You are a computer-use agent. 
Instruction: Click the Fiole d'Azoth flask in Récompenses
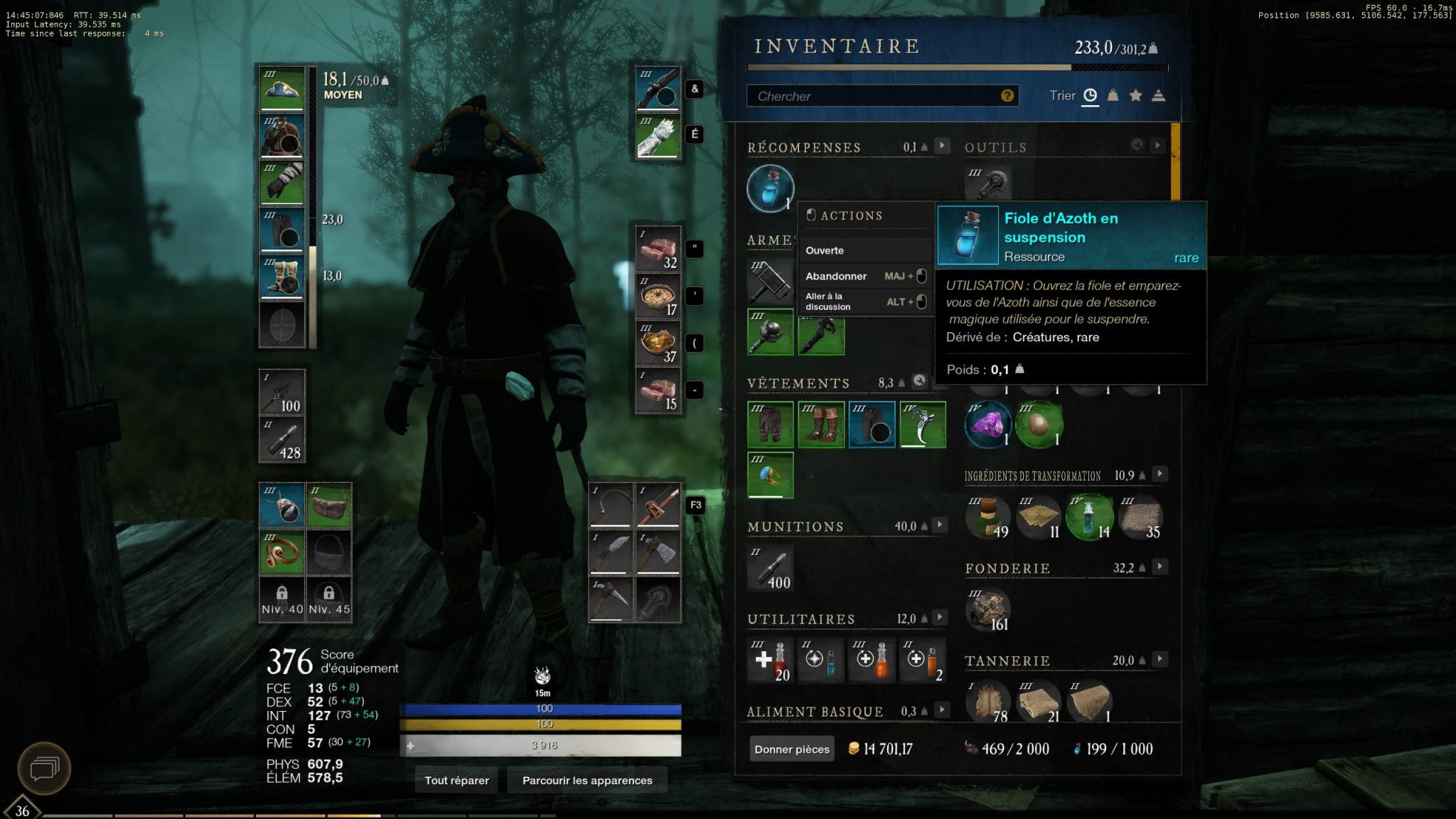[771, 188]
